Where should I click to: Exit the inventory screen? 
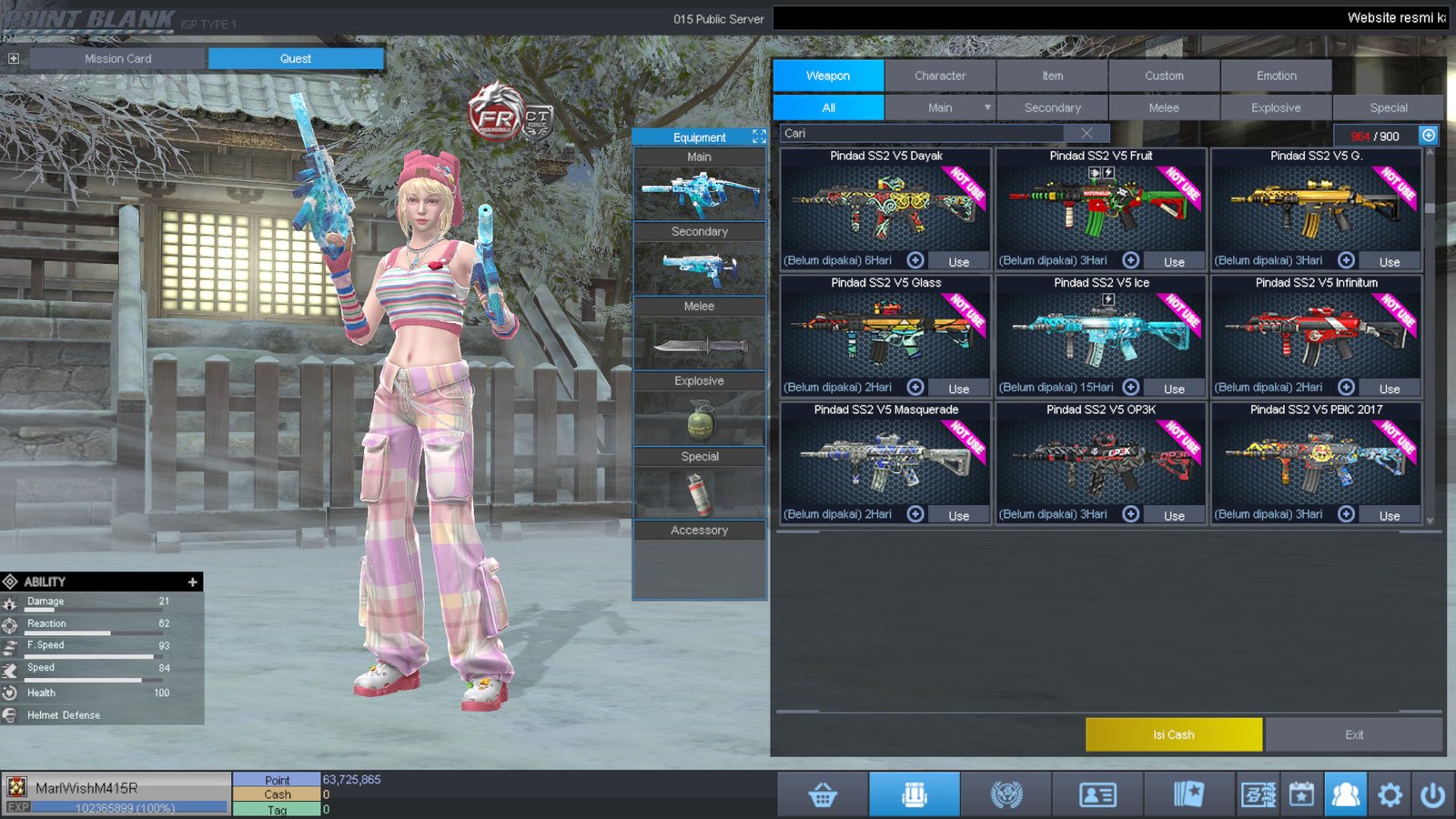click(1354, 734)
